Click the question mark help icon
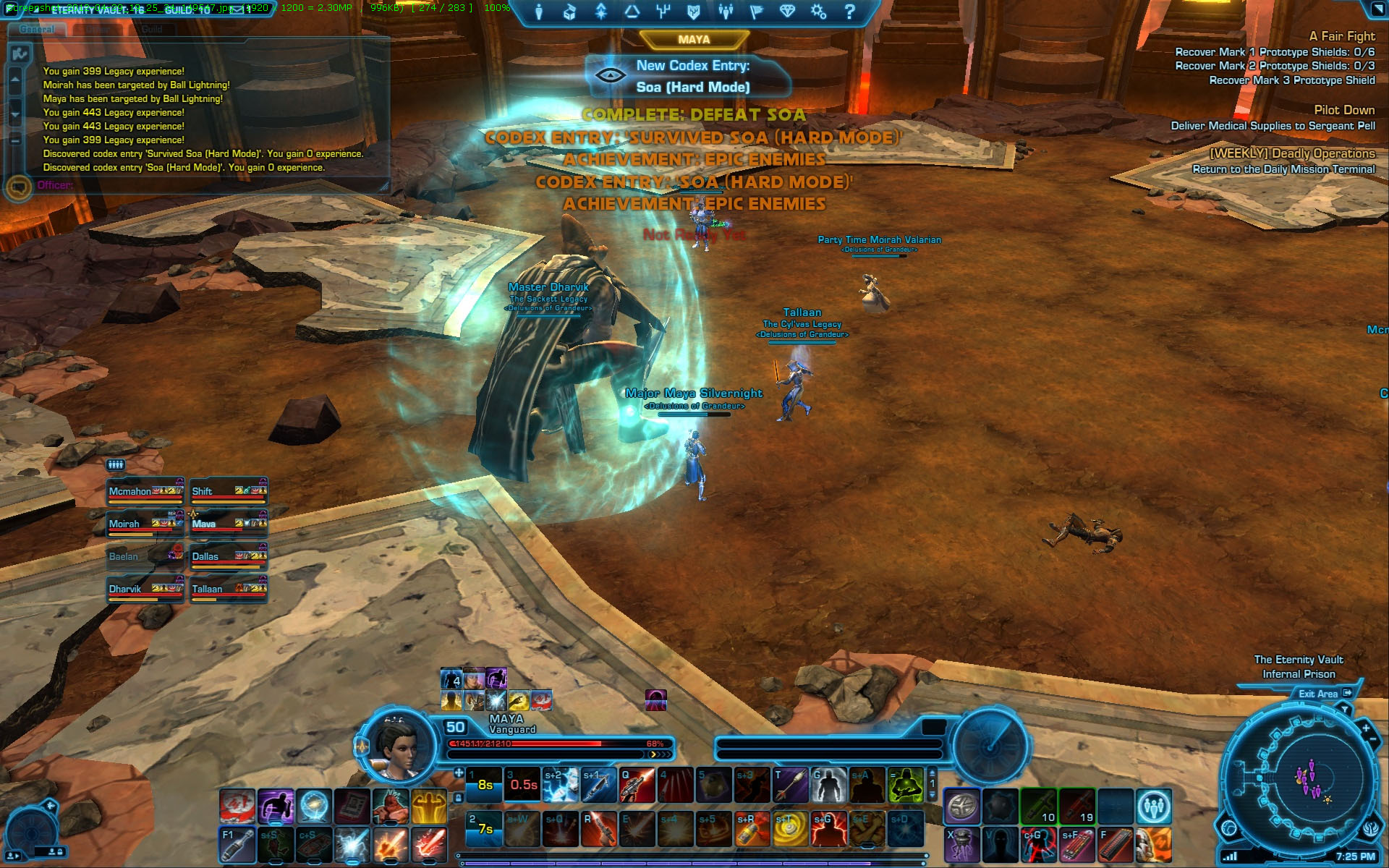1389x868 pixels. [x=850, y=11]
